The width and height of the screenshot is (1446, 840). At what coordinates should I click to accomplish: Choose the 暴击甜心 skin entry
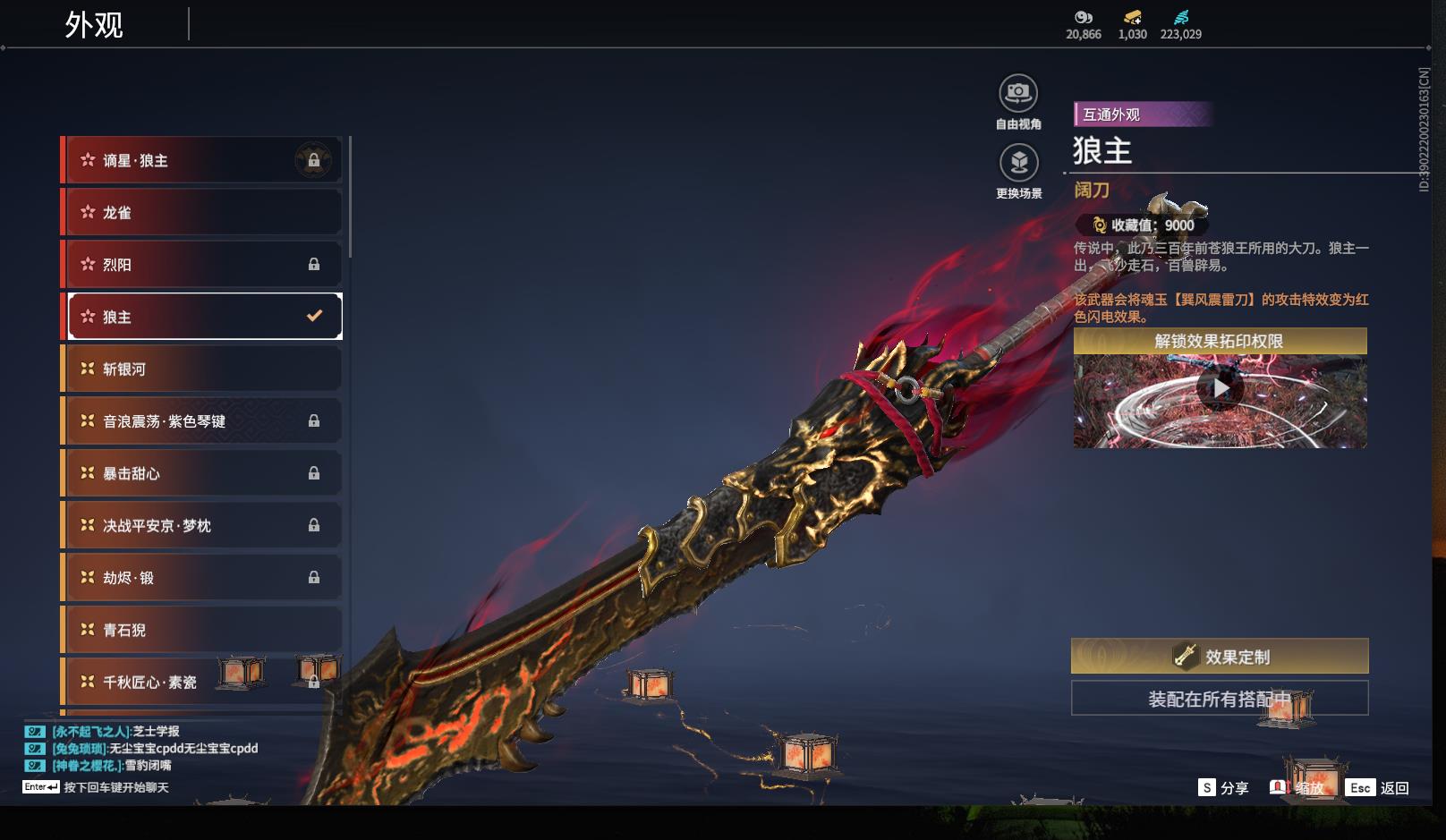203,473
